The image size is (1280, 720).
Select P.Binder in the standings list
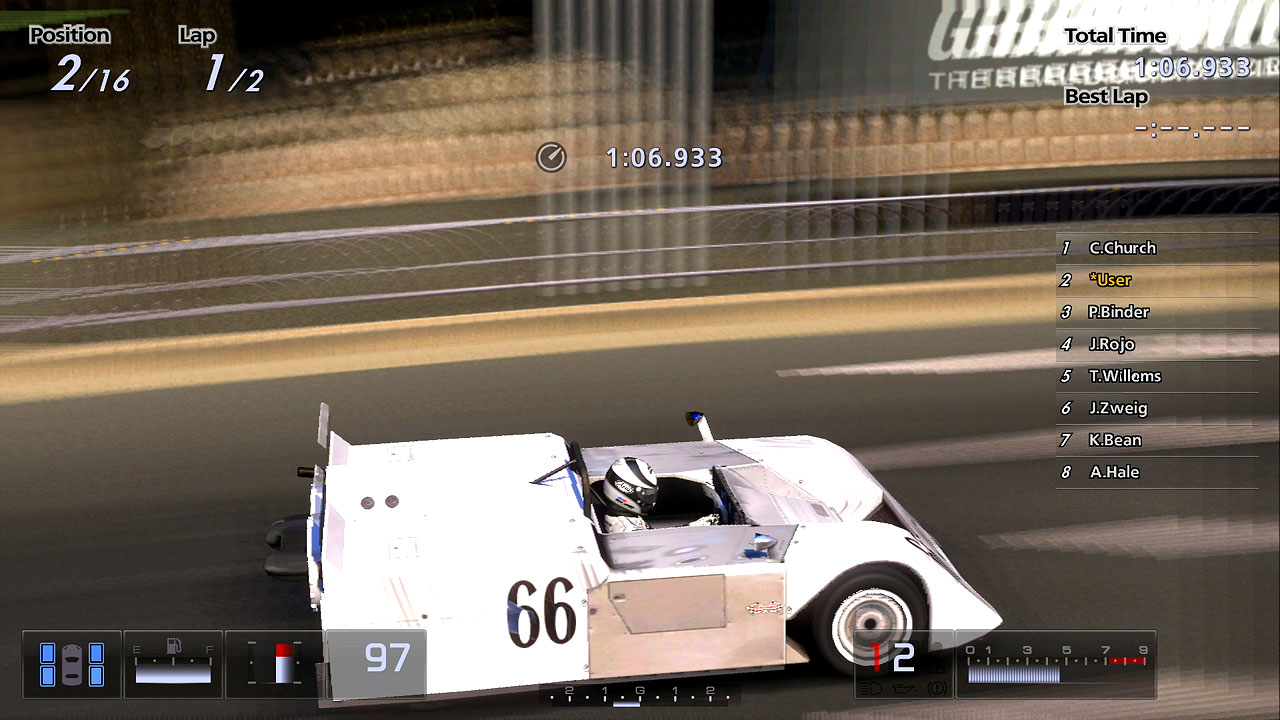[x=1118, y=312]
